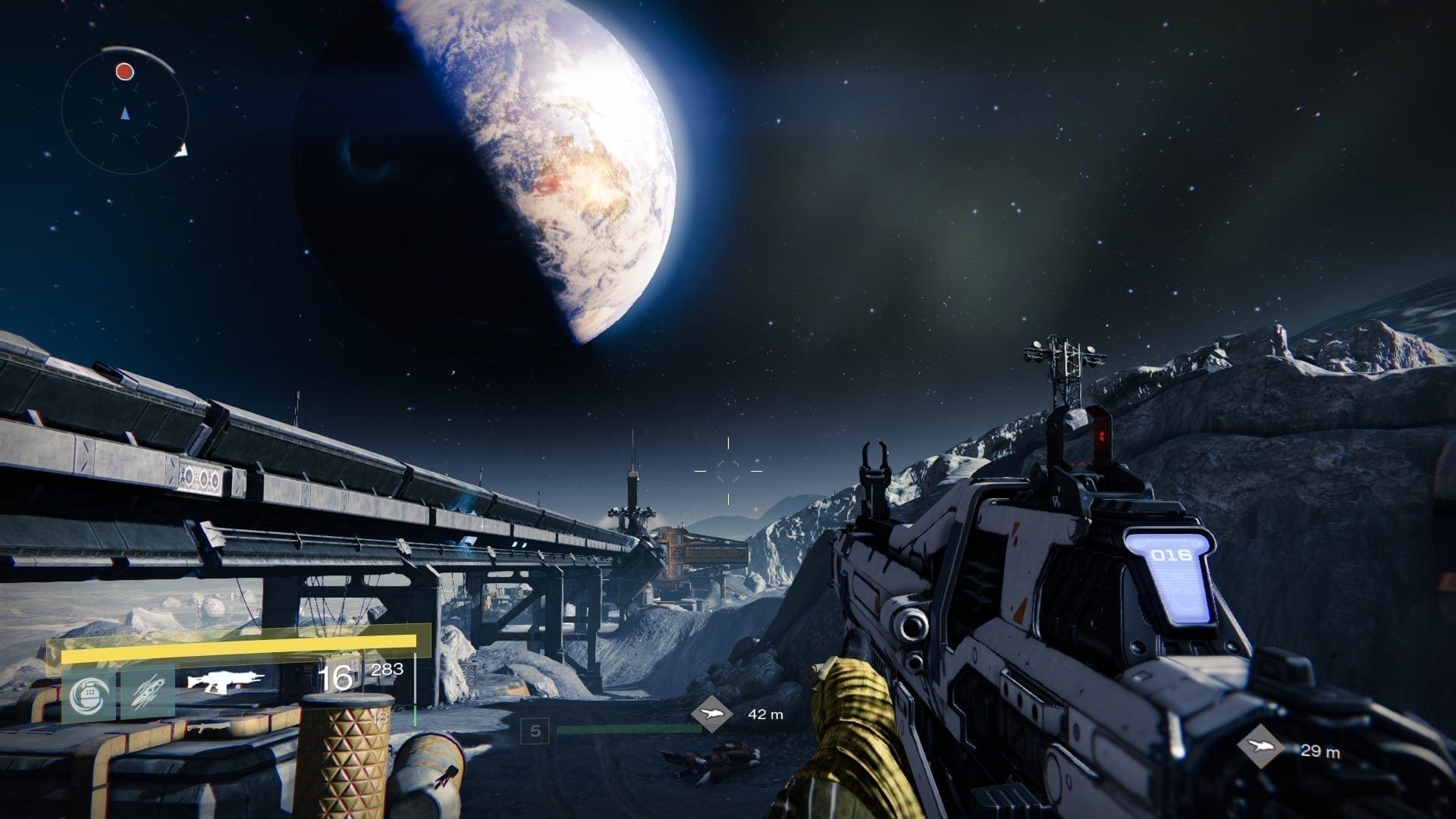This screenshot has height=819, width=1456.
Task: Click the objective marker showing 42 m
Action: 712,714
